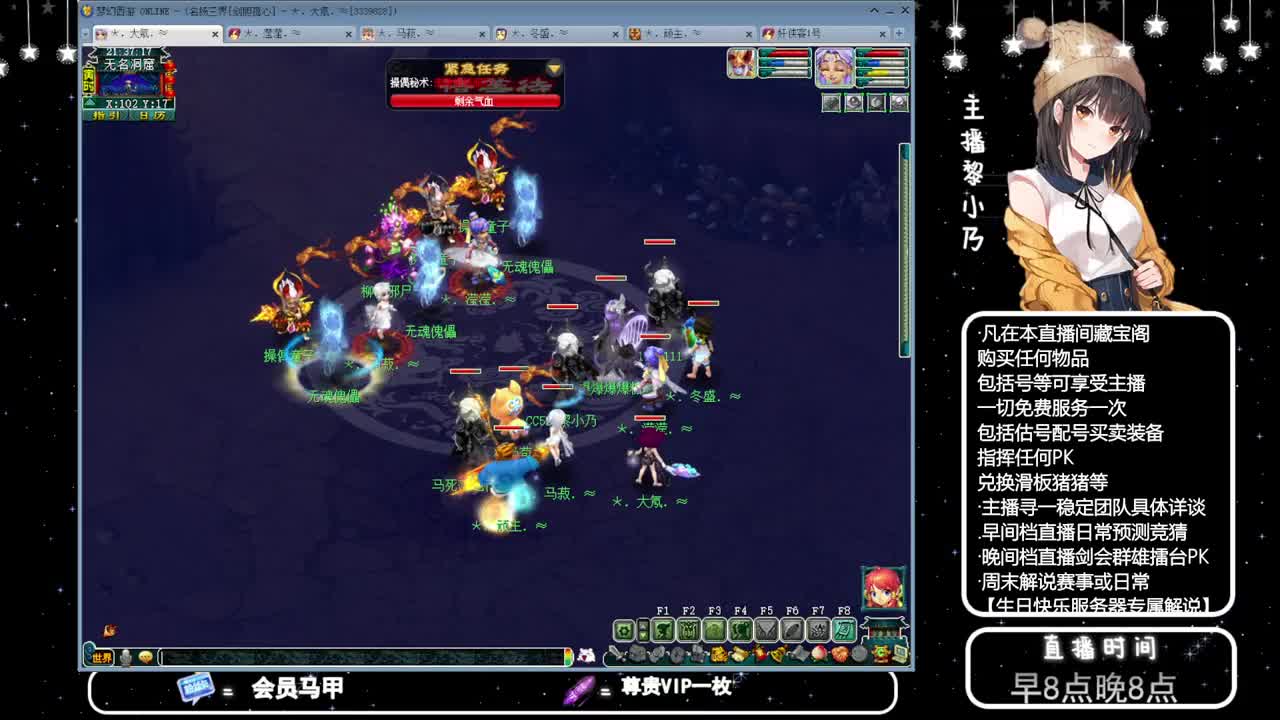Select the F8 flag skill icon
This screenshot has width=1280, height=720.
pyautogui.click(x=844, y=629)
